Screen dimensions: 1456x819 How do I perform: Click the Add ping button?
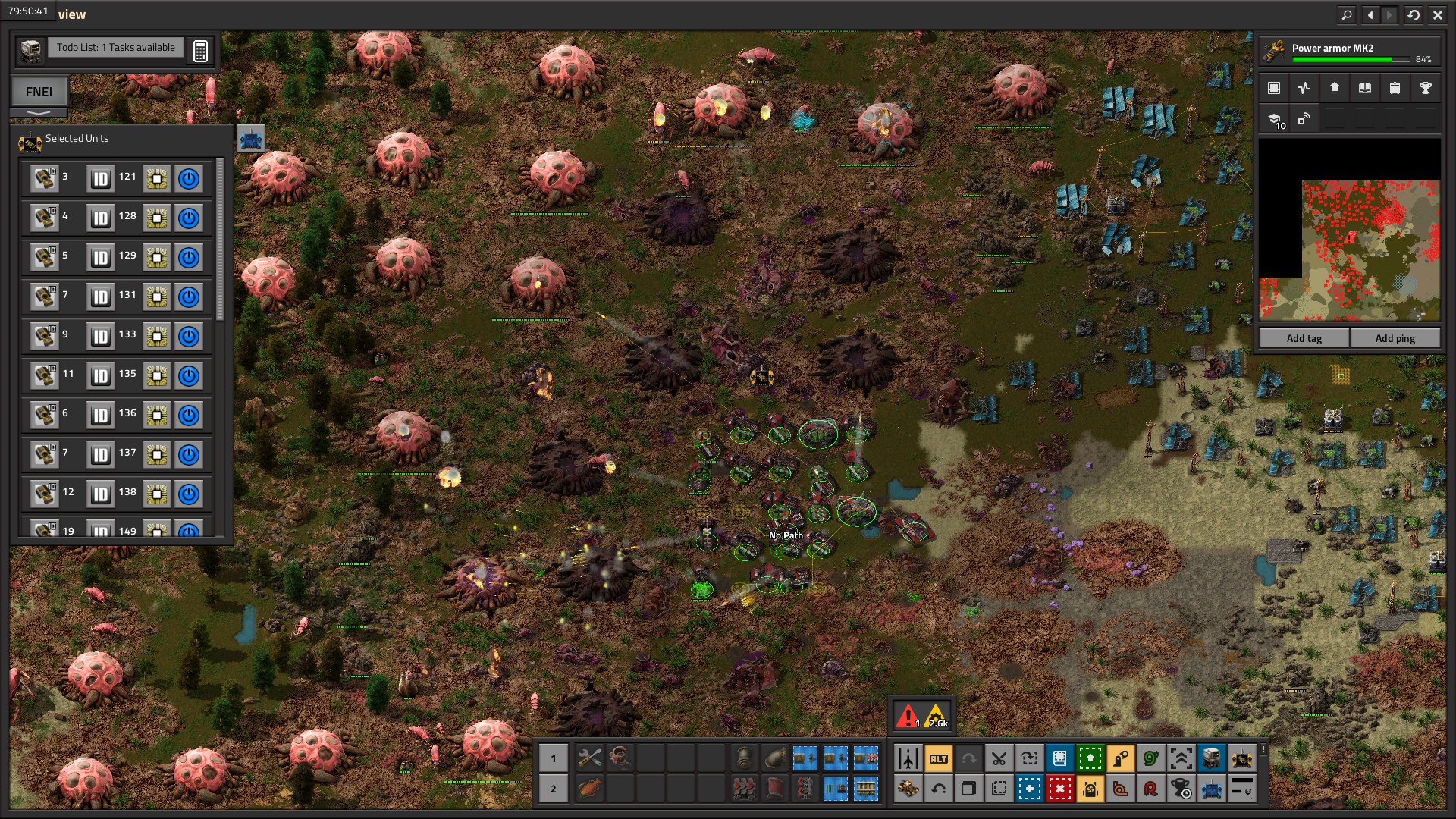[1395, 338]
